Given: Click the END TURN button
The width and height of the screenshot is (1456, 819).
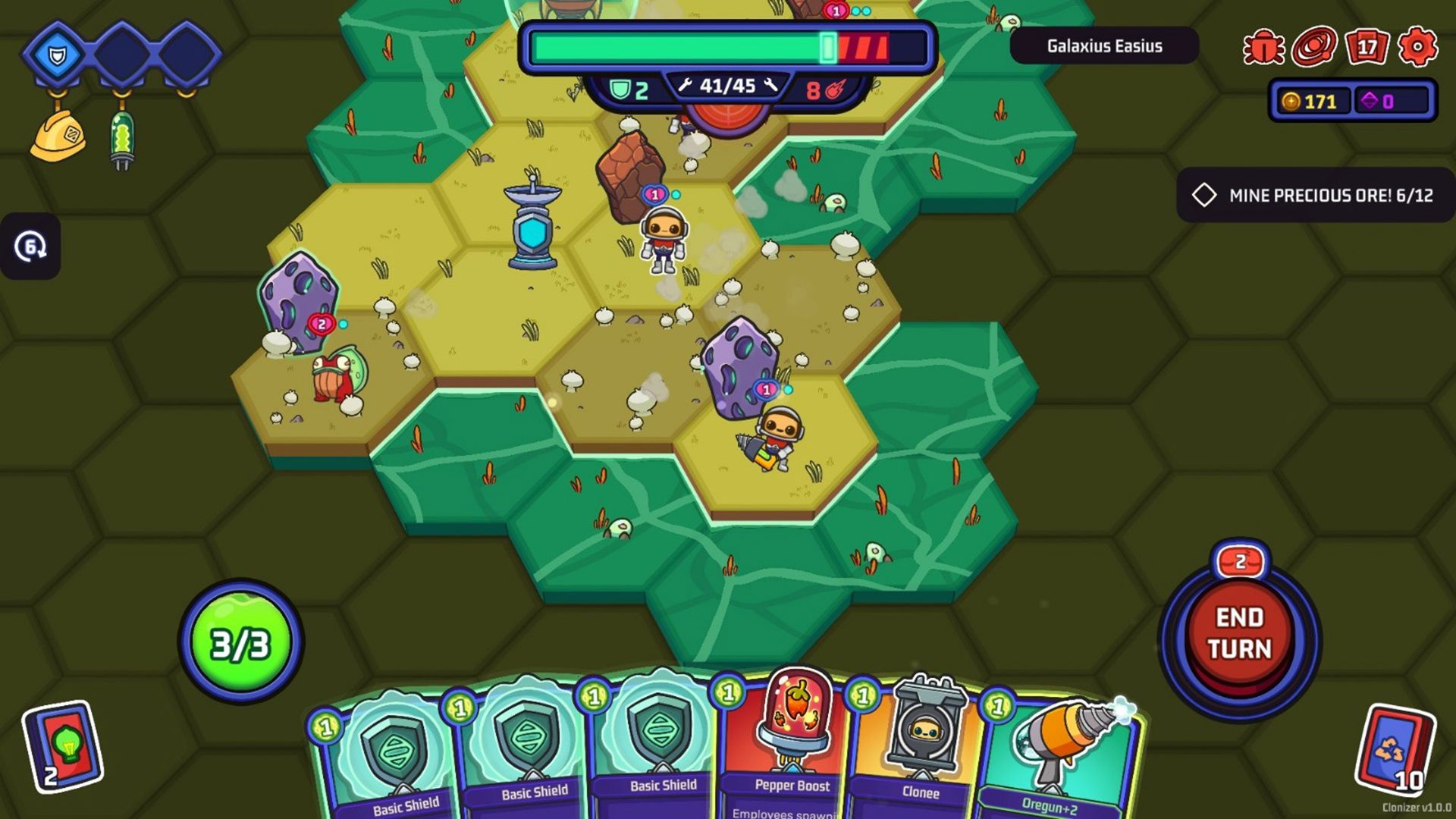Looking at the screenshot, I should (x=1239, y=634).
